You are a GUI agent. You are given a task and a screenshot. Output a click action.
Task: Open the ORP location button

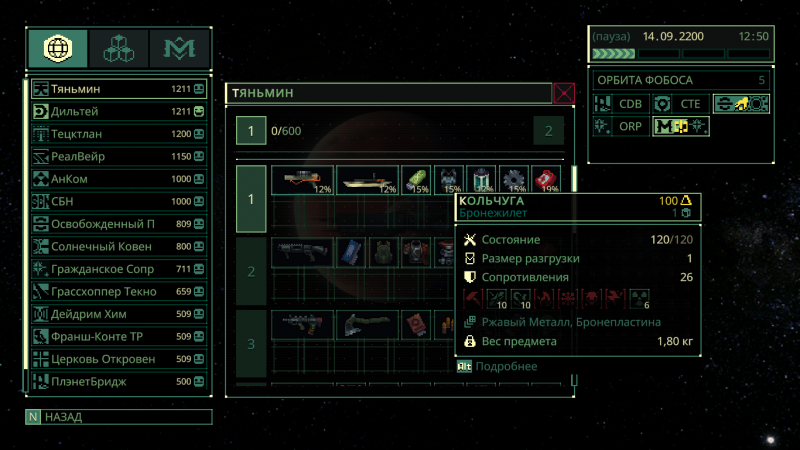tap(620, 126)
